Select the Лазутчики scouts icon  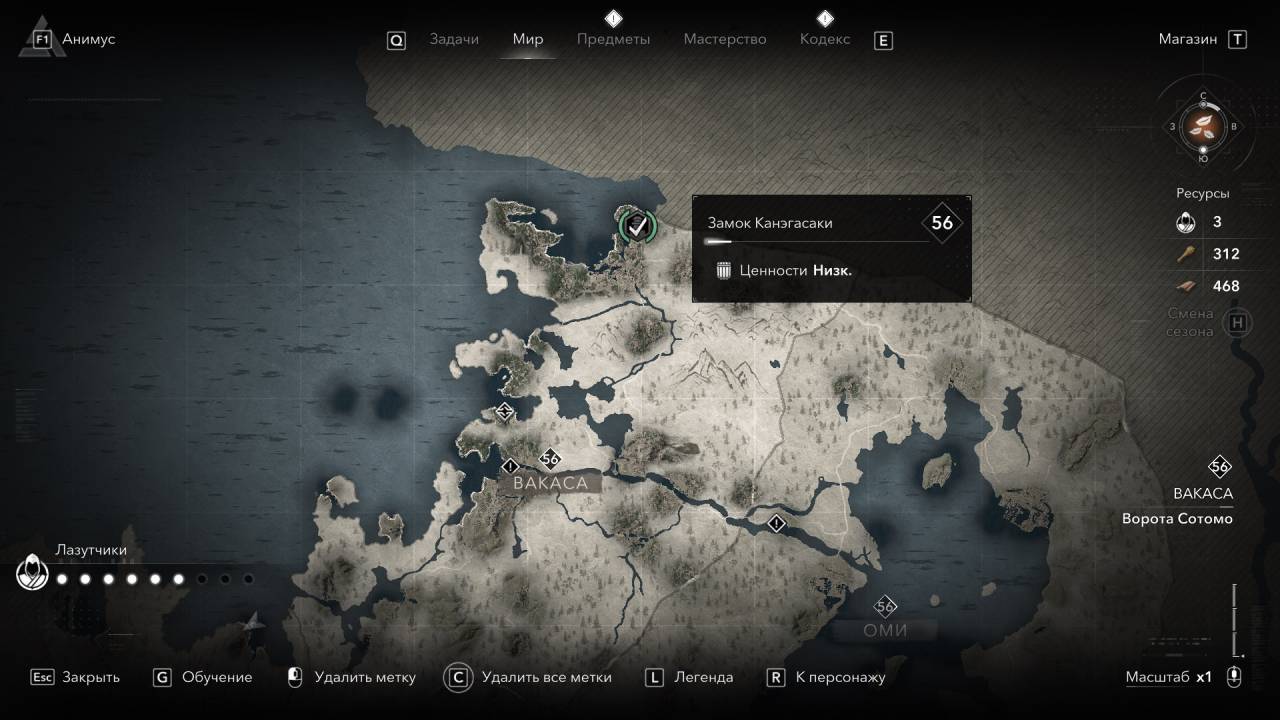[x=32, y=574]
